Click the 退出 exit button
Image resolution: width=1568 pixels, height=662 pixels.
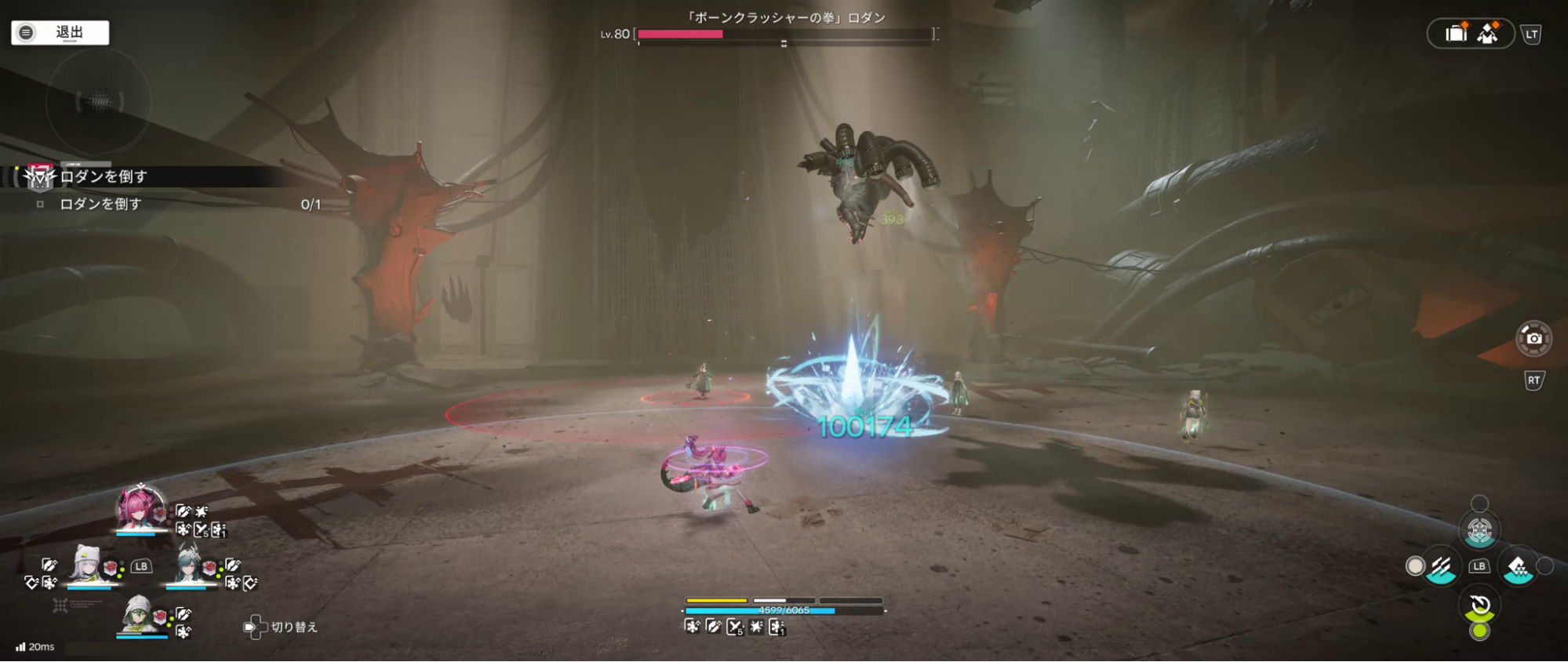60,32
